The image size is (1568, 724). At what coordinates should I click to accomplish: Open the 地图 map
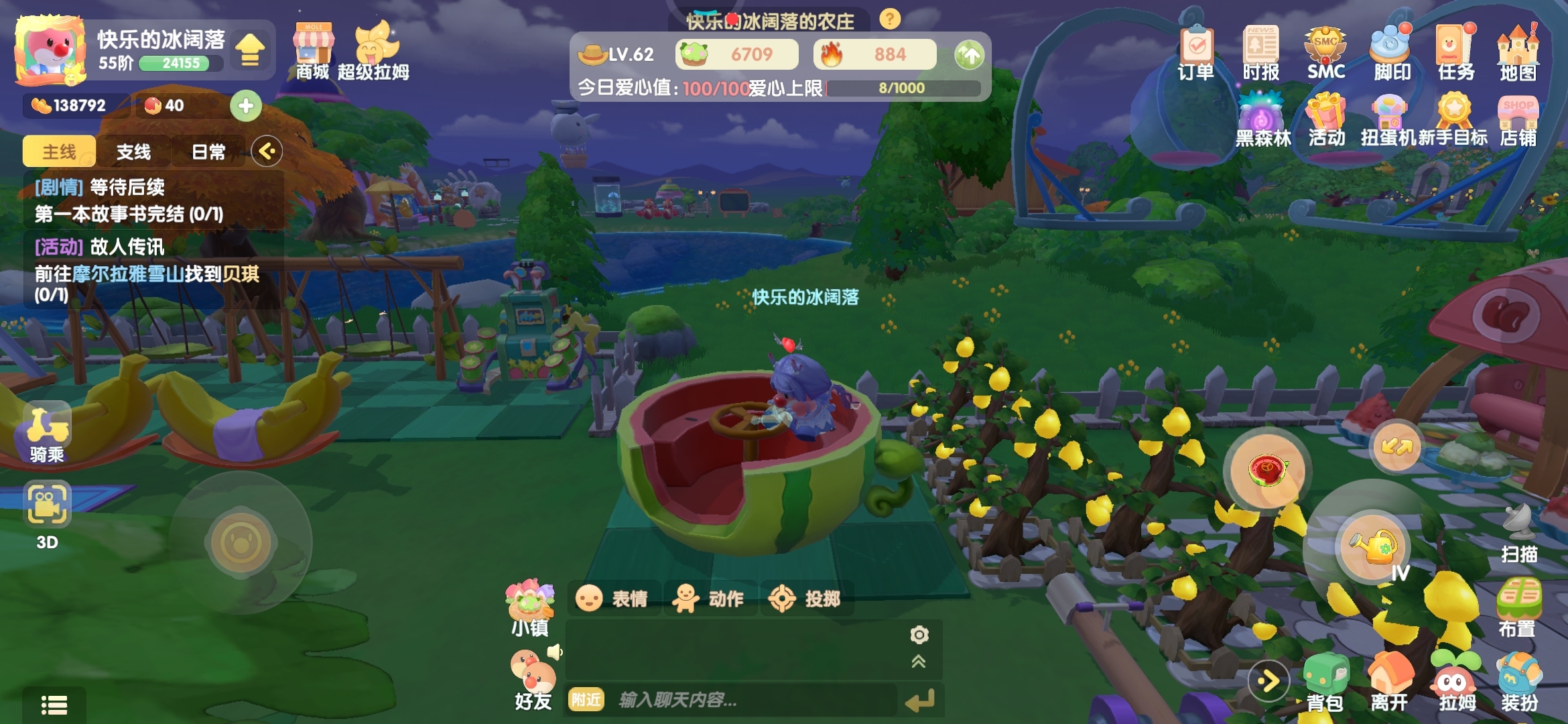(x=1518, y=52)
